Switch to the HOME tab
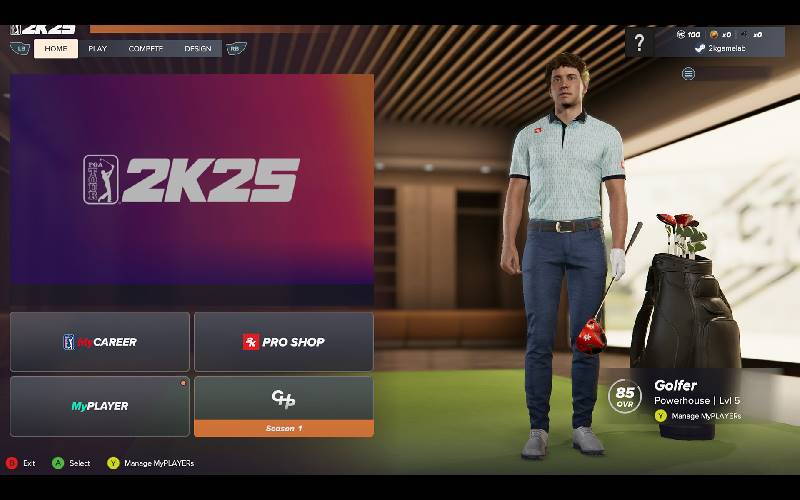Screen dimensions: 800x500 (x=56, y=48)
